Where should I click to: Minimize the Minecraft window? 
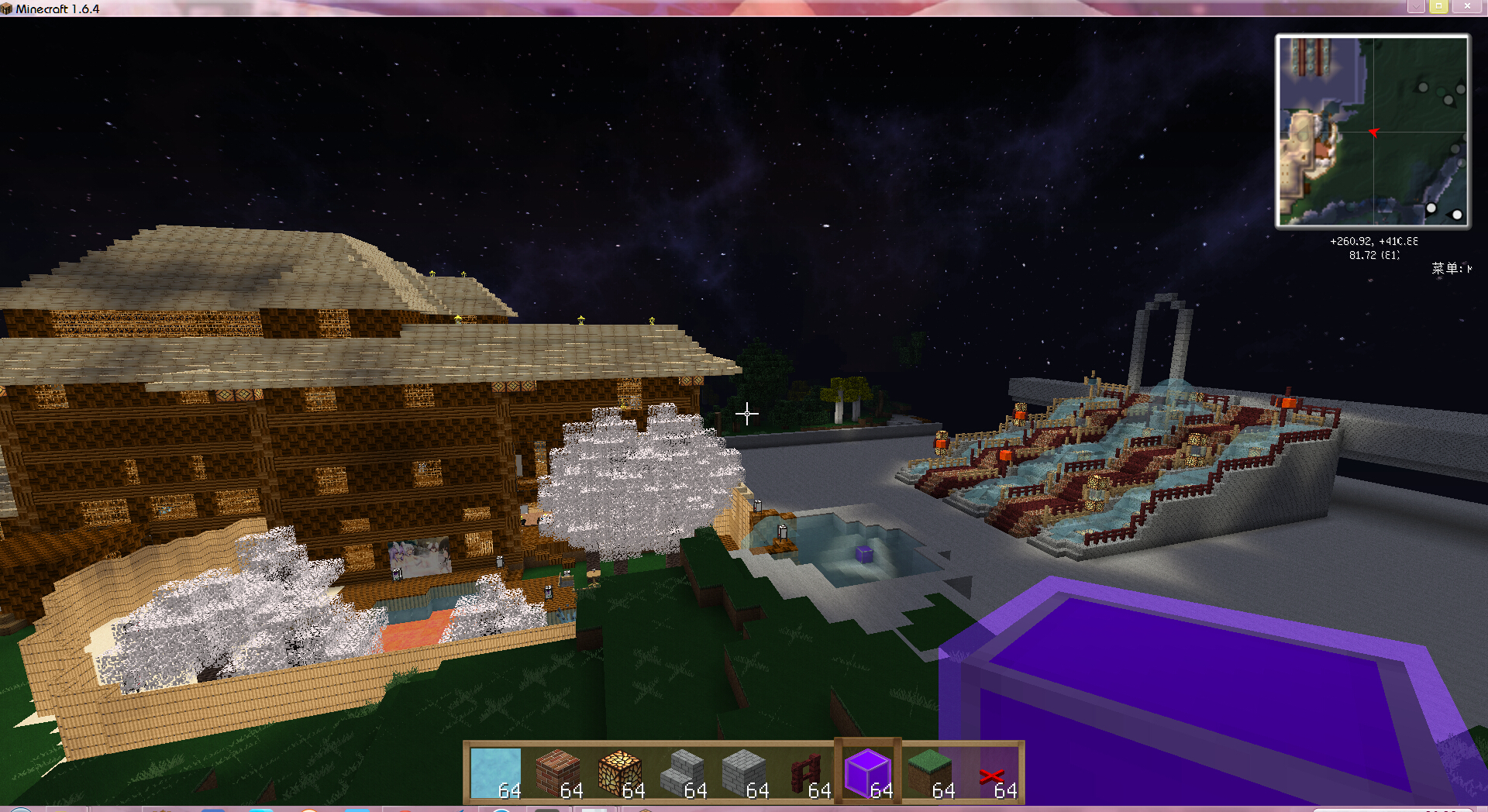pos(1415,6)
